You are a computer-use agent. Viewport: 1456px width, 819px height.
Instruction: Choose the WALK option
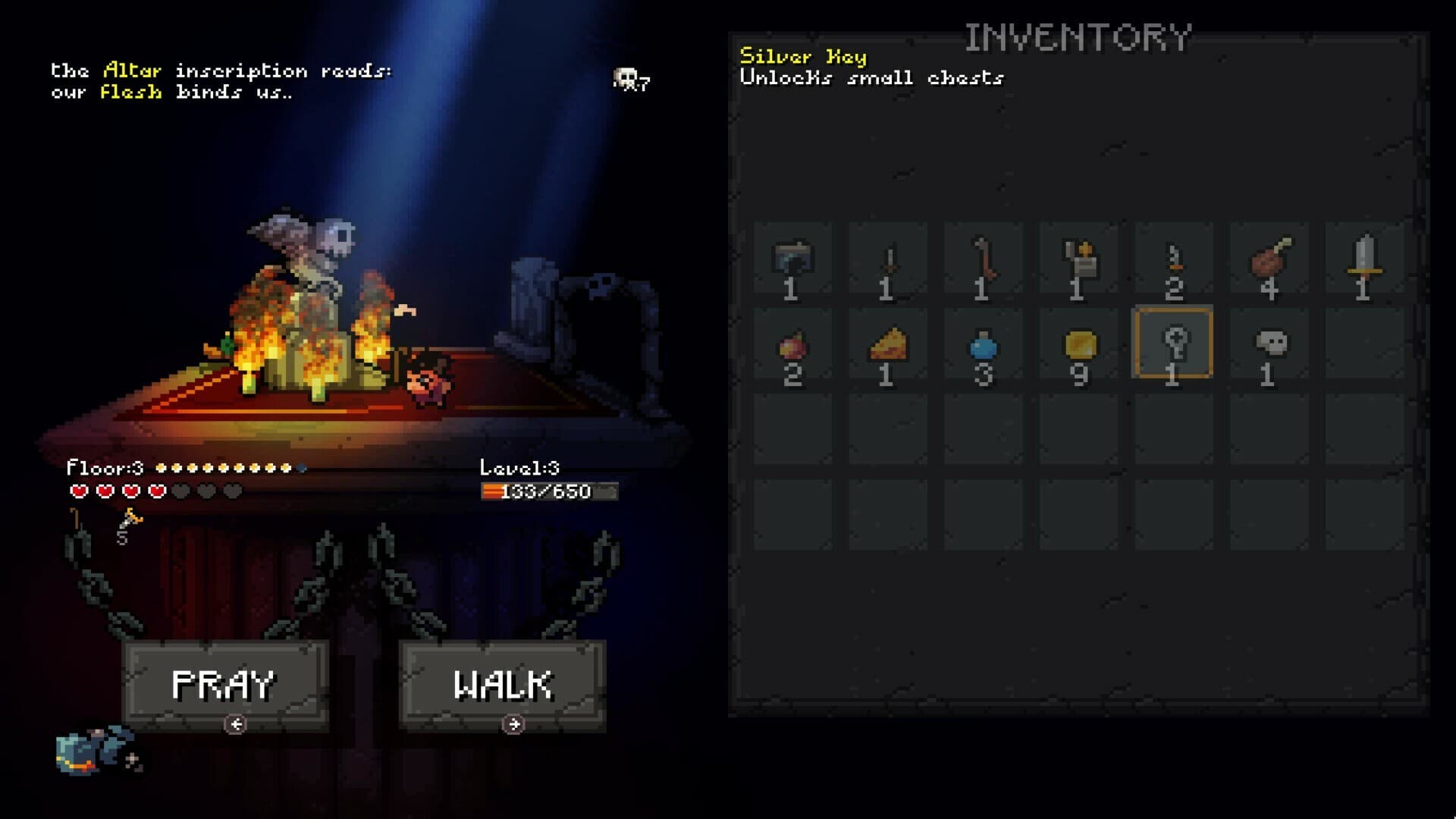[x=502, y=683]
